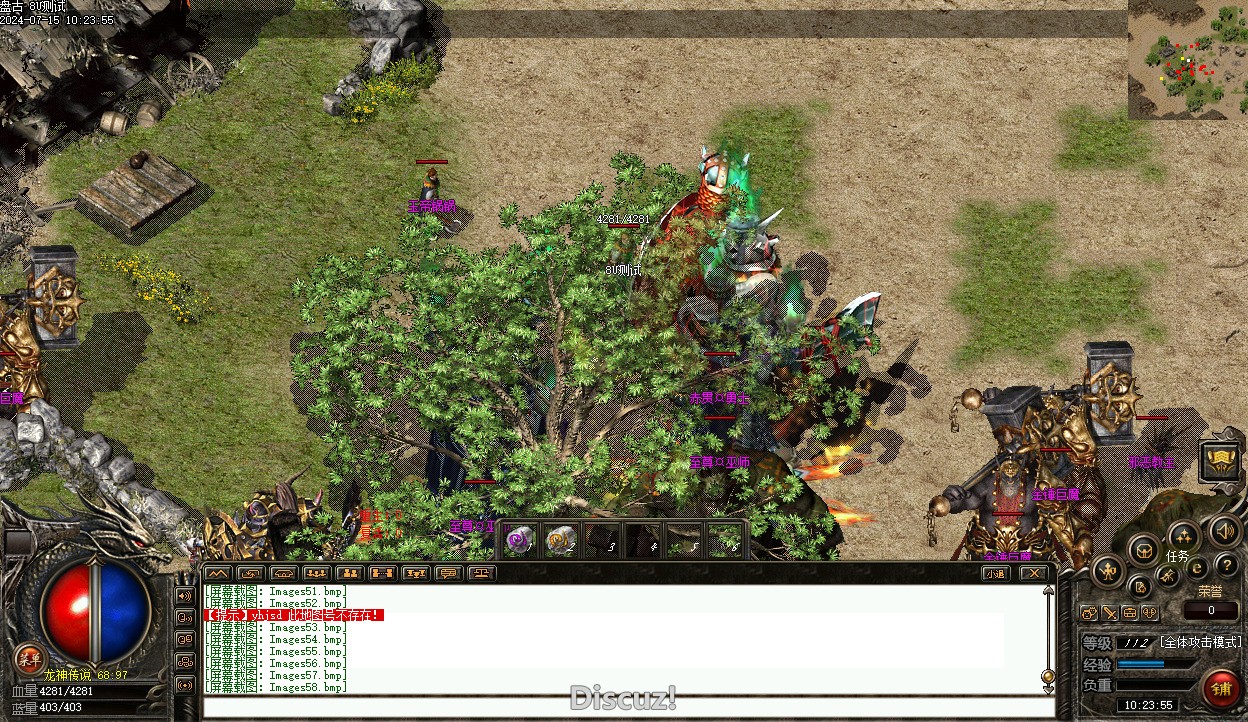1248x722 pixels.
Task: Toggle the top chat speaker channel button
Action: (x=185, y=596)
